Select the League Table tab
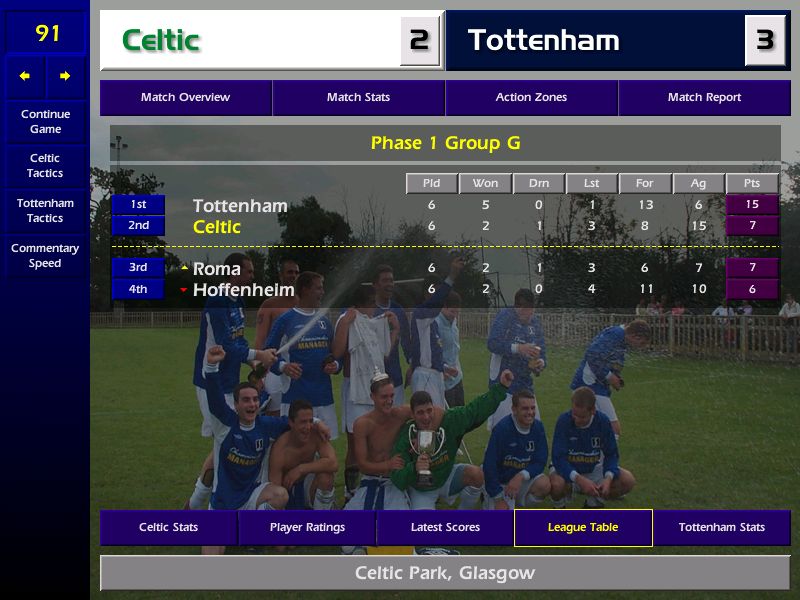Viewport: 800px width, 600px height. click(x=583, y=528)
